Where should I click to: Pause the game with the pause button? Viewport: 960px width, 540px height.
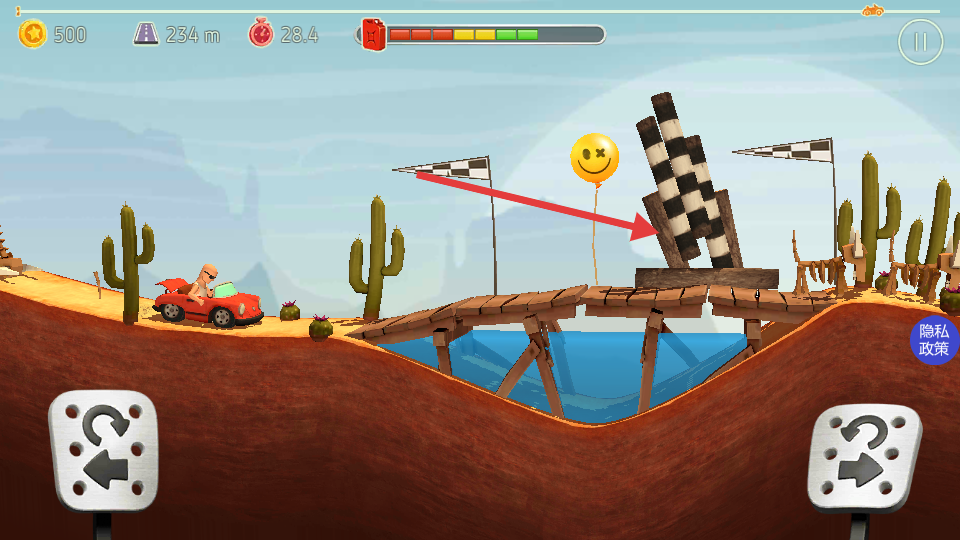920,42
